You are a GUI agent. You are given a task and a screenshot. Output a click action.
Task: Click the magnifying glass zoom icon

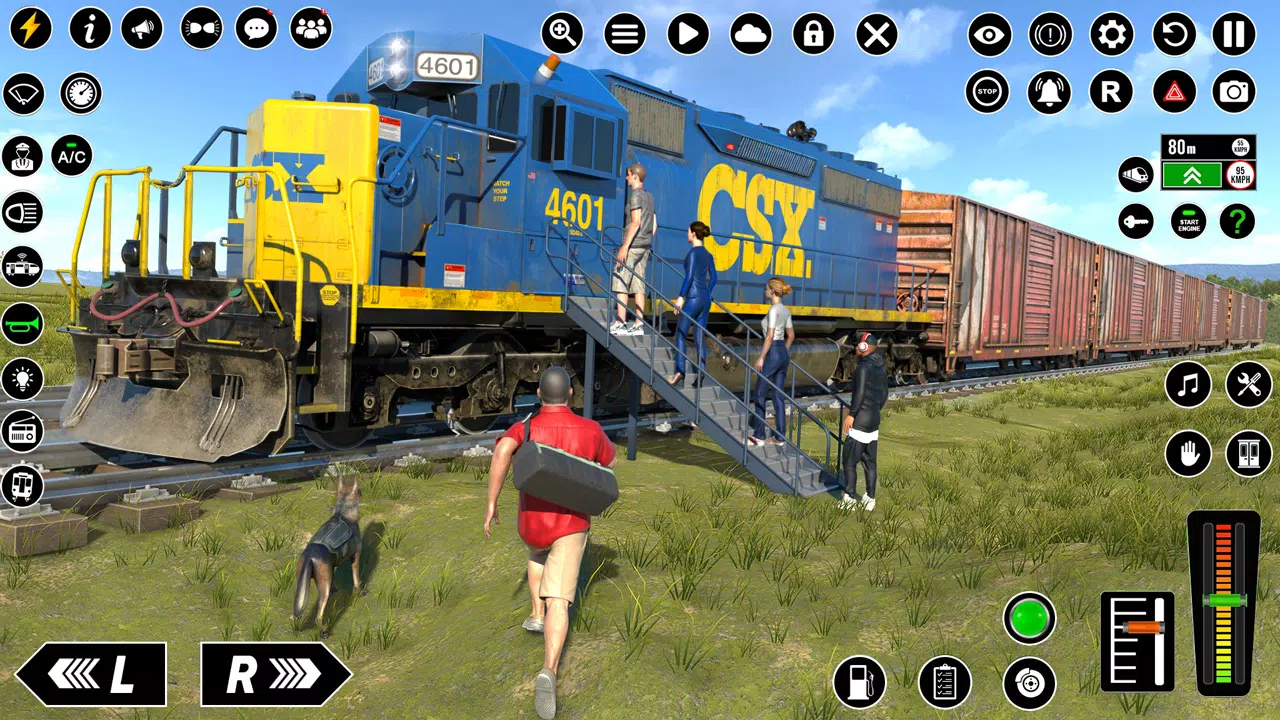pyautogui.click(x=562, y=35)
